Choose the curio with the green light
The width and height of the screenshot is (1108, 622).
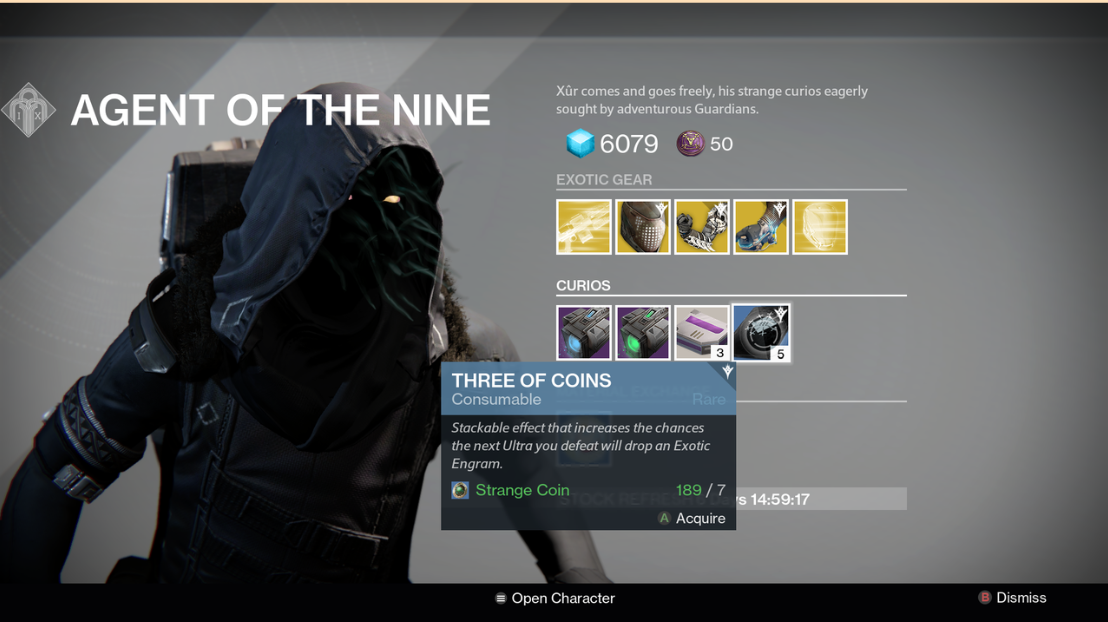pos(643,333)
